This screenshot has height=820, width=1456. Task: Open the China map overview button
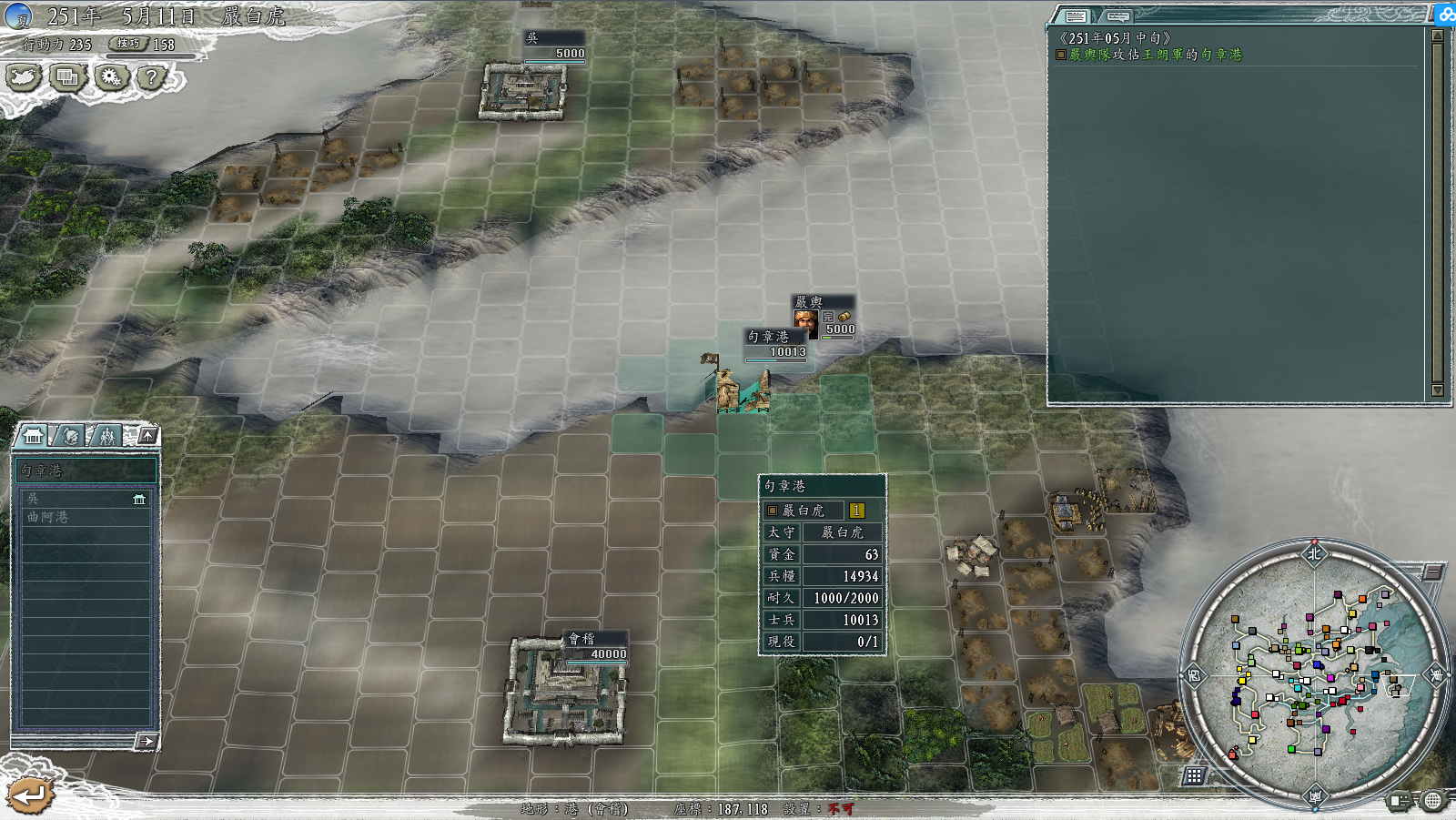(24, 78)
